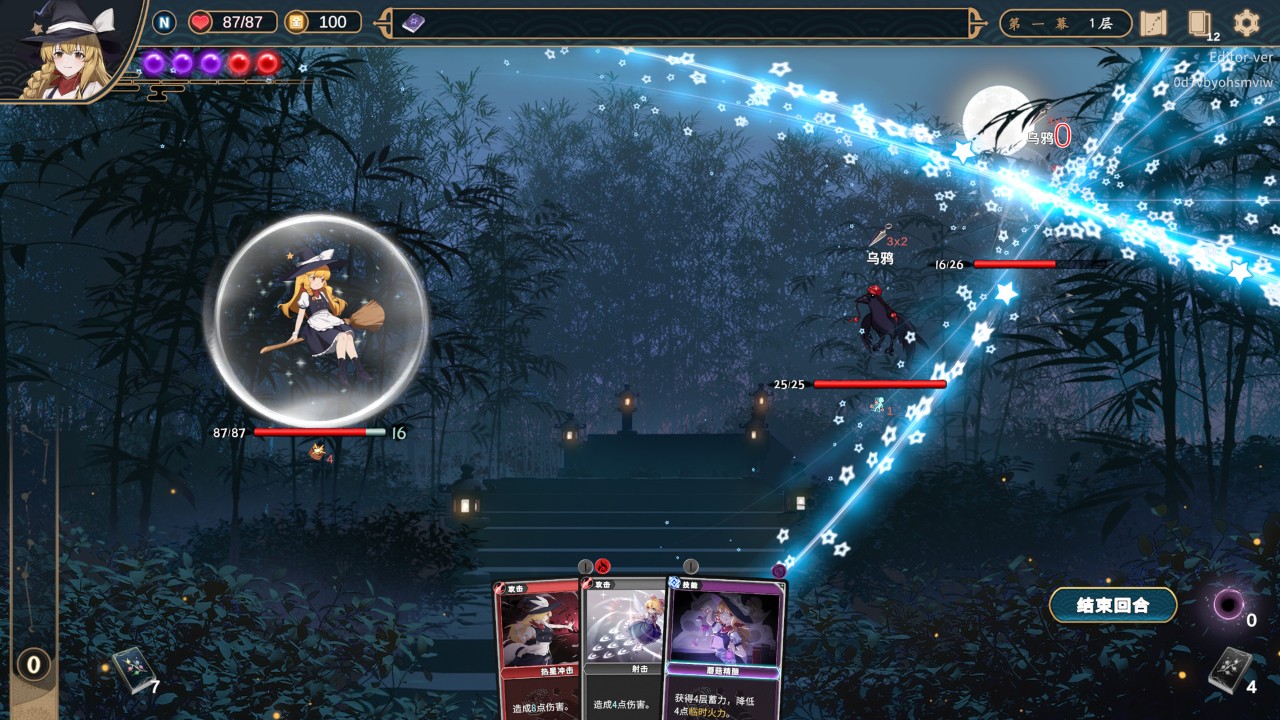
Task: Open the route map scroll
Action: click(x=1153, y=23)
